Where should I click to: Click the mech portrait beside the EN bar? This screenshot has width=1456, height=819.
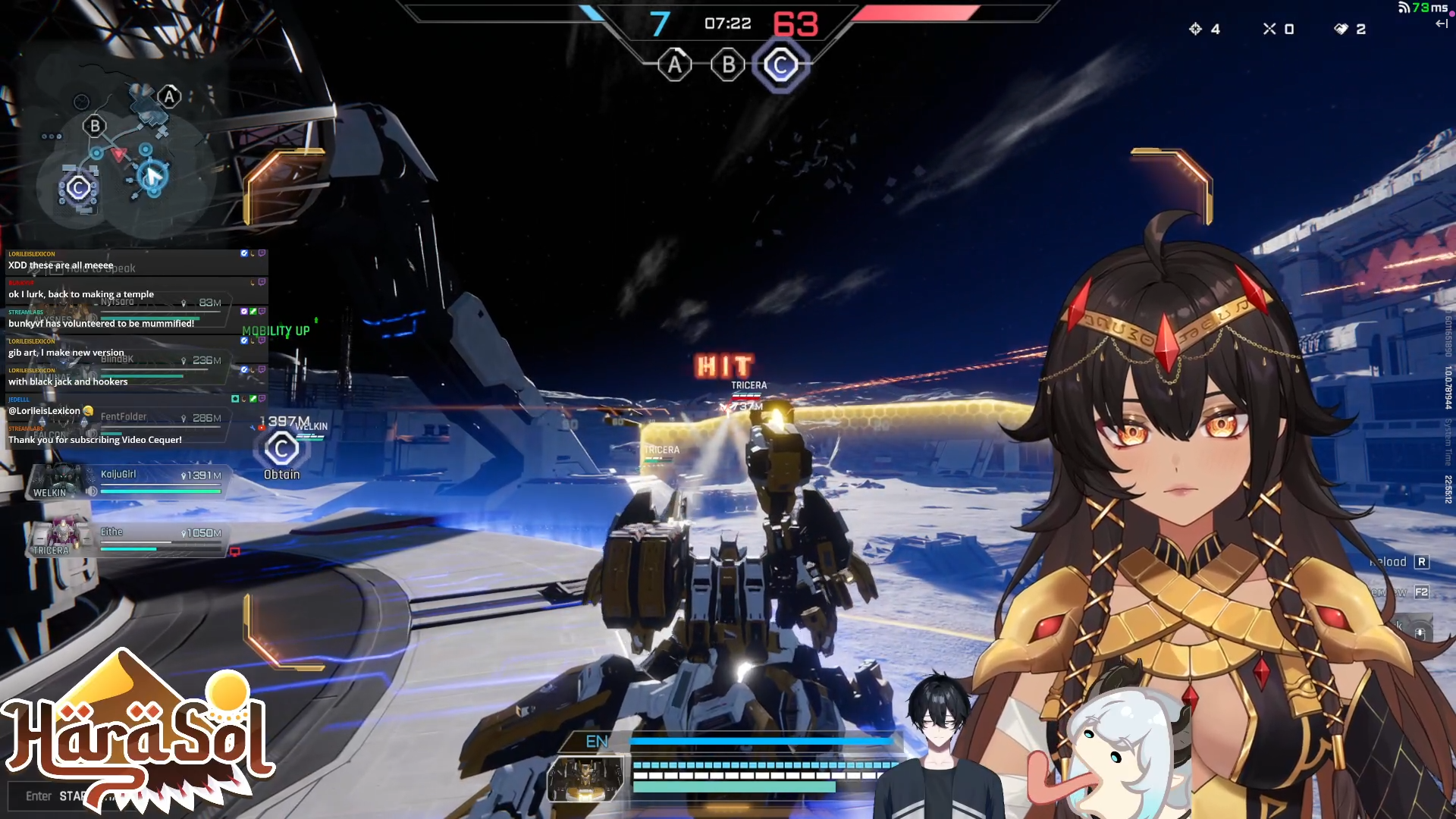(585, 779)
